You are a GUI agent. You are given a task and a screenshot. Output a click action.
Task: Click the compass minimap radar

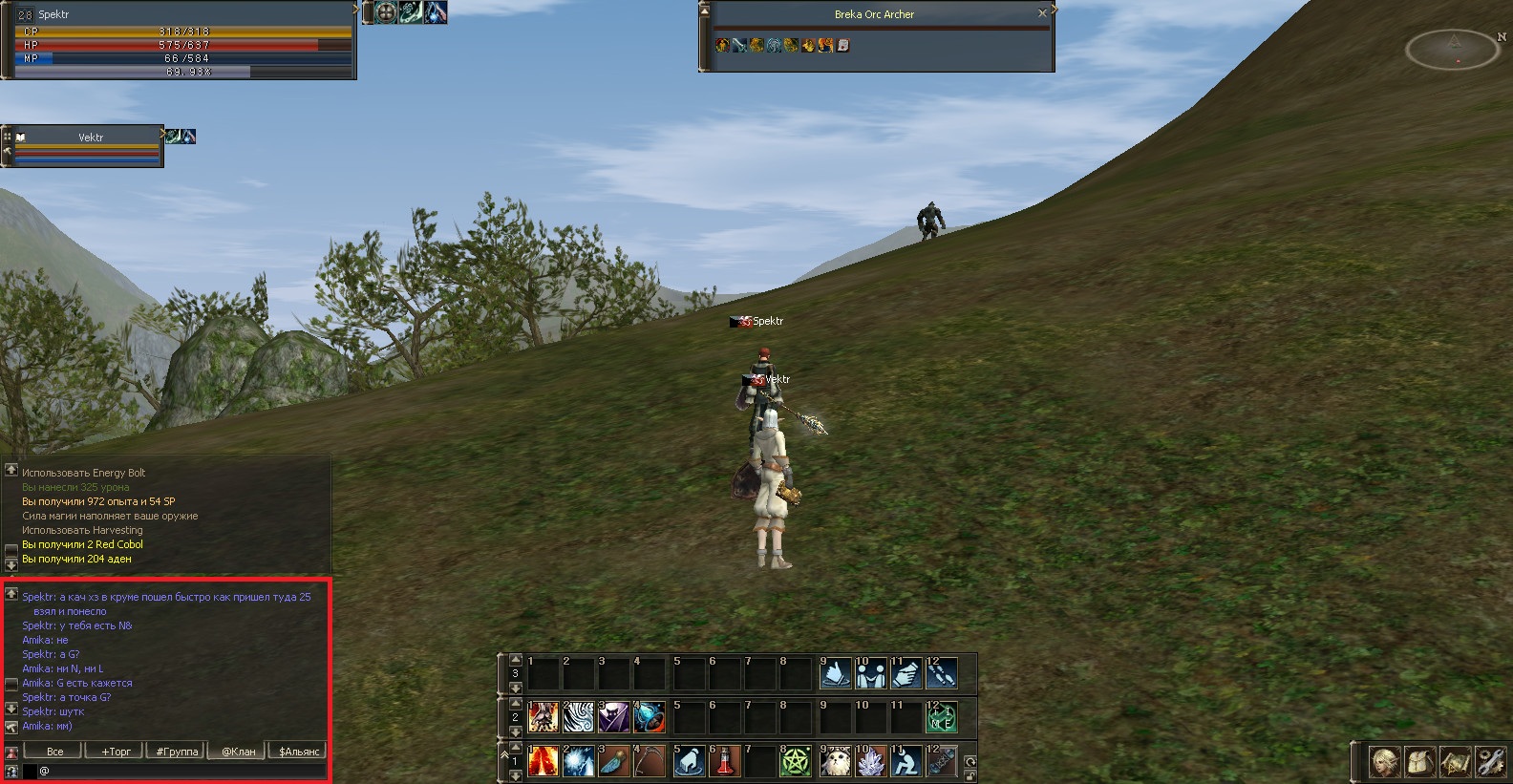pyautogui.click(x=1452, y=49)
